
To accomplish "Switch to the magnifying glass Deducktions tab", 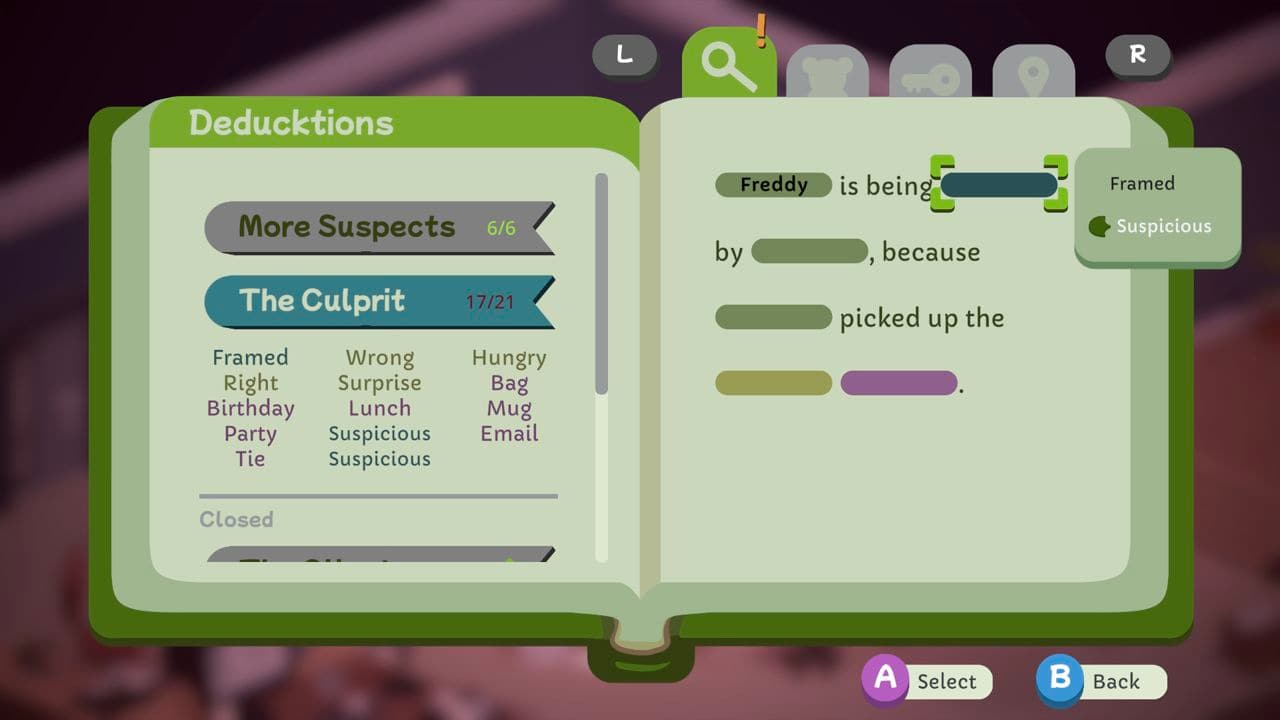I will tap(729, 67).
